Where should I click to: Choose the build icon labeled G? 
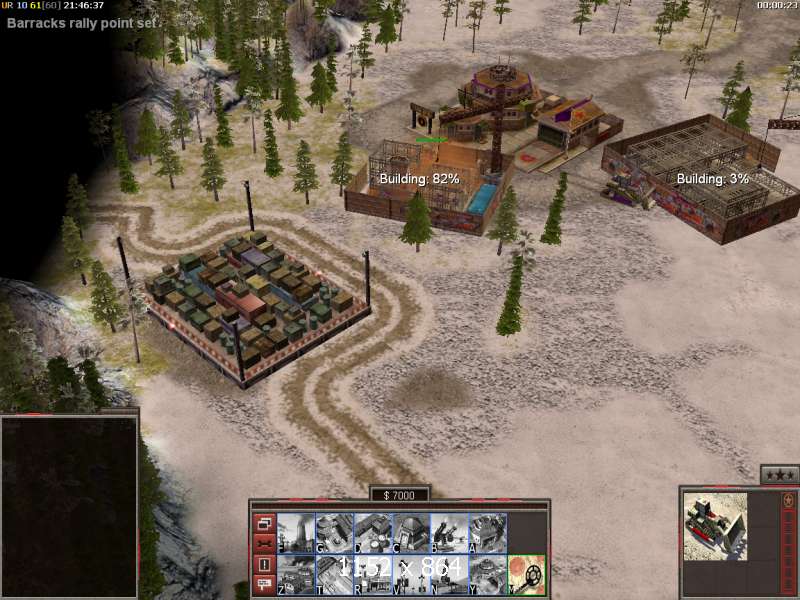333,533
